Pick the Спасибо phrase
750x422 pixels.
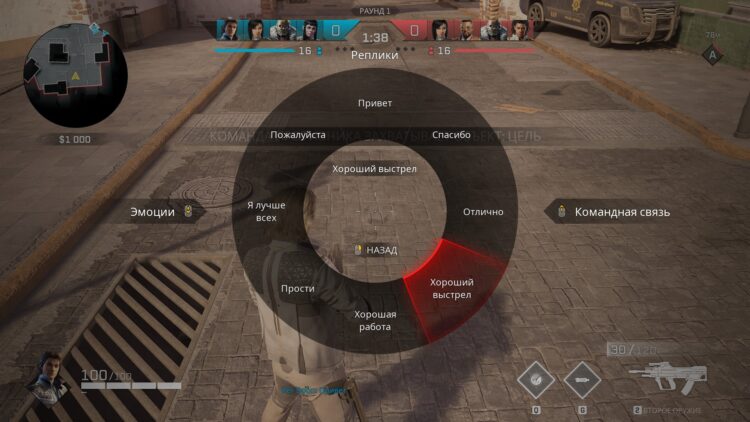[x=450, y=135]
